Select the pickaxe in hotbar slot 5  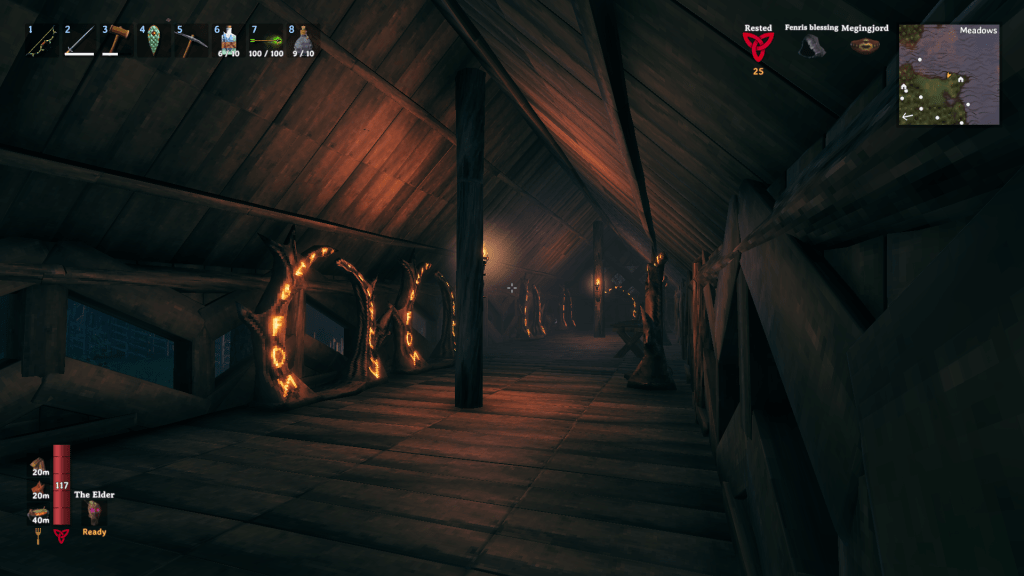pos(191,41)
